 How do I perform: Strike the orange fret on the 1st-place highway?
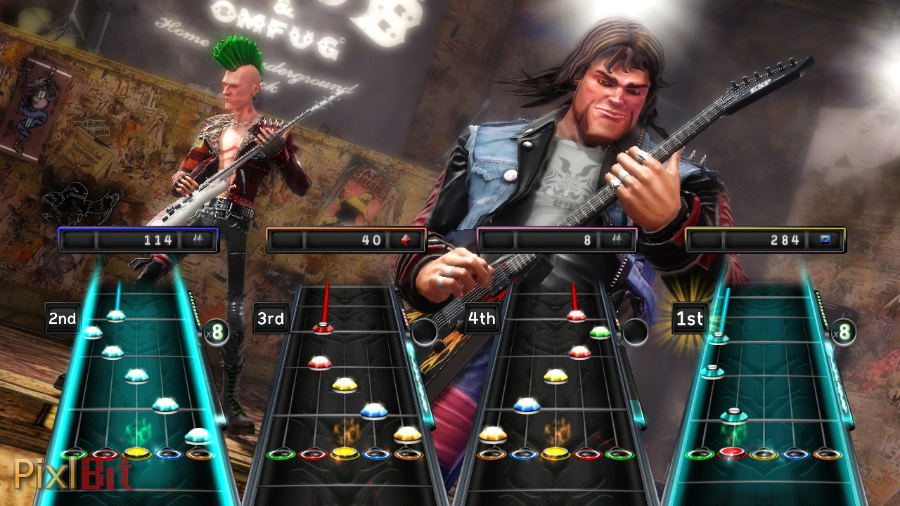pos(826,454)
